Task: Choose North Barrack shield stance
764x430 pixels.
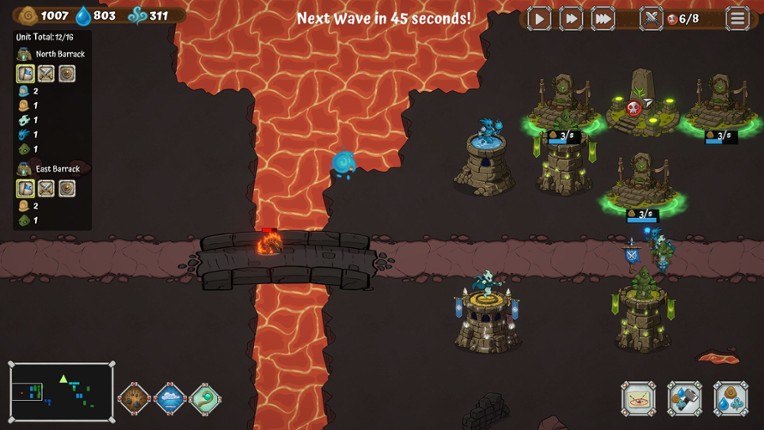Action: click(67, 73)
